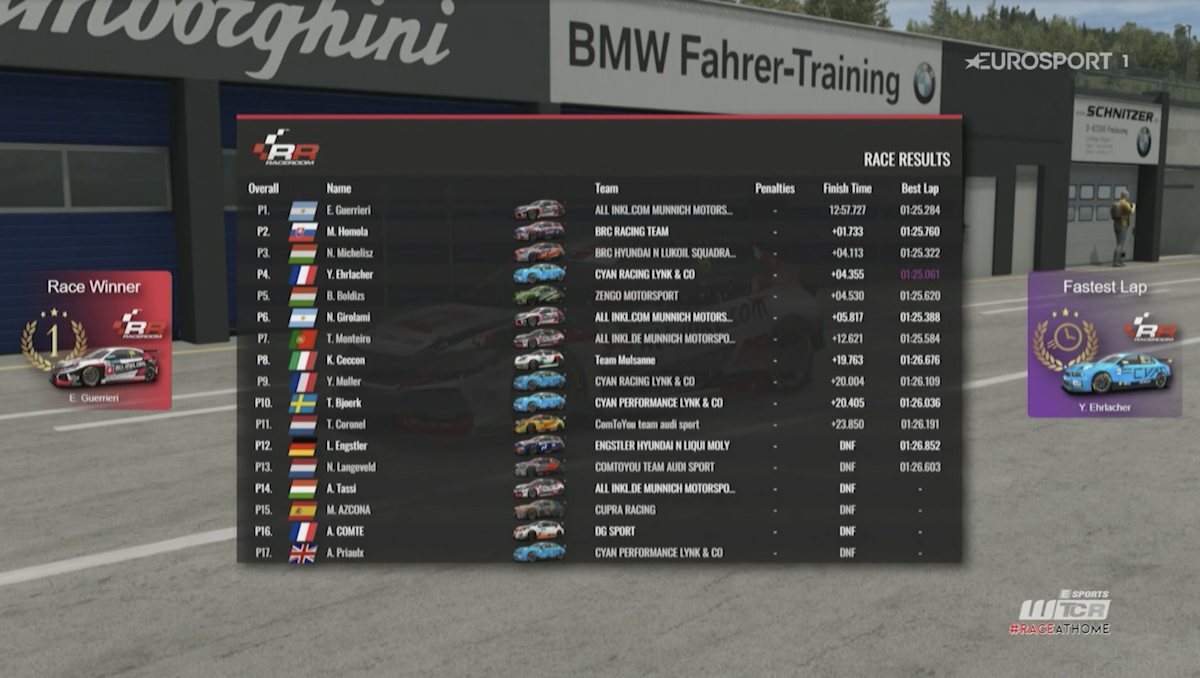Choose A. Comte's results entry
Image resolution: width=1200 pixels, height=678 pixels.
tap(599, 531)
